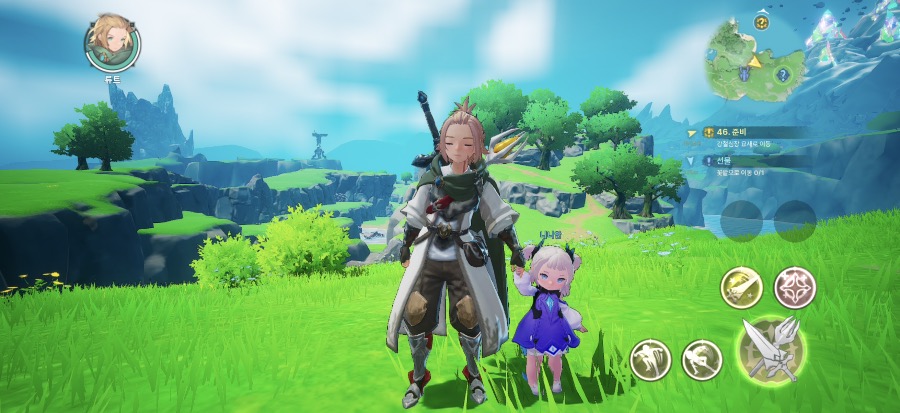Open the character portrait at top left
Screen dimensions: 900x413
click(x=112, y=42)
